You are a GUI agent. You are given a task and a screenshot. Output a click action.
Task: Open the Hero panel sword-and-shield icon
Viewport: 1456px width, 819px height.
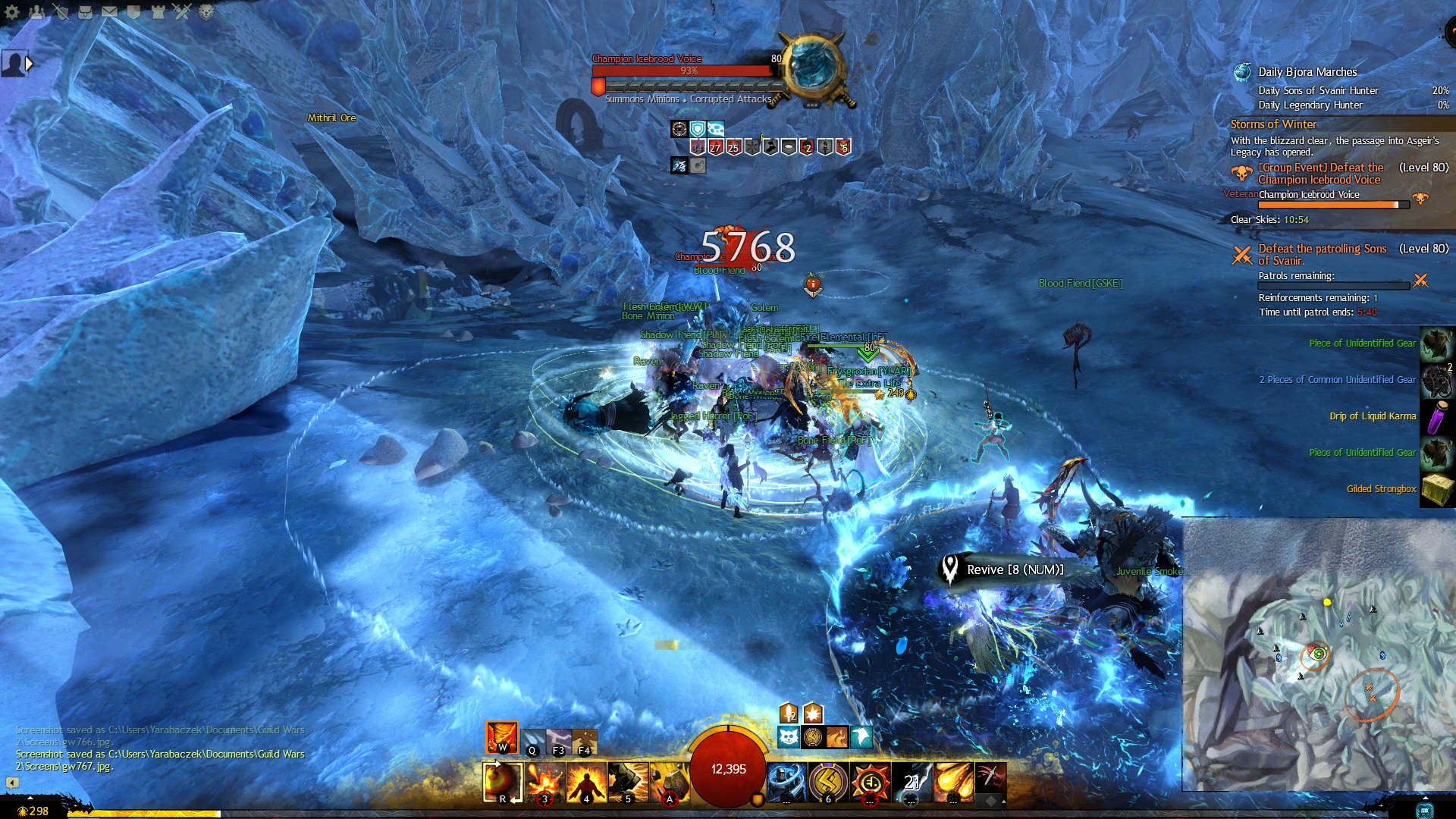[61, 11]
